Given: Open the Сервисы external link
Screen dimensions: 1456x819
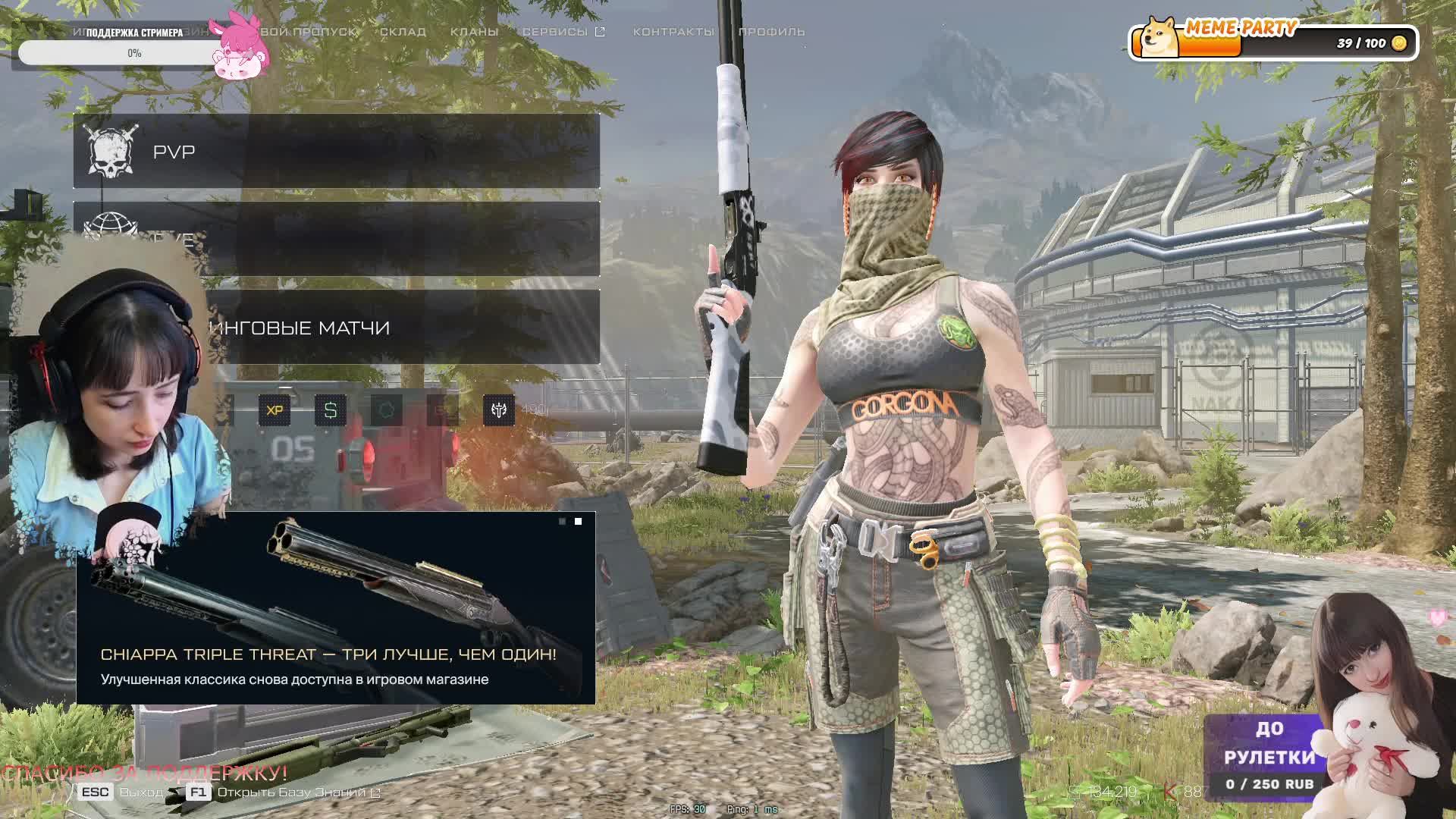Looking at the screenshot, I should point(563,32).
